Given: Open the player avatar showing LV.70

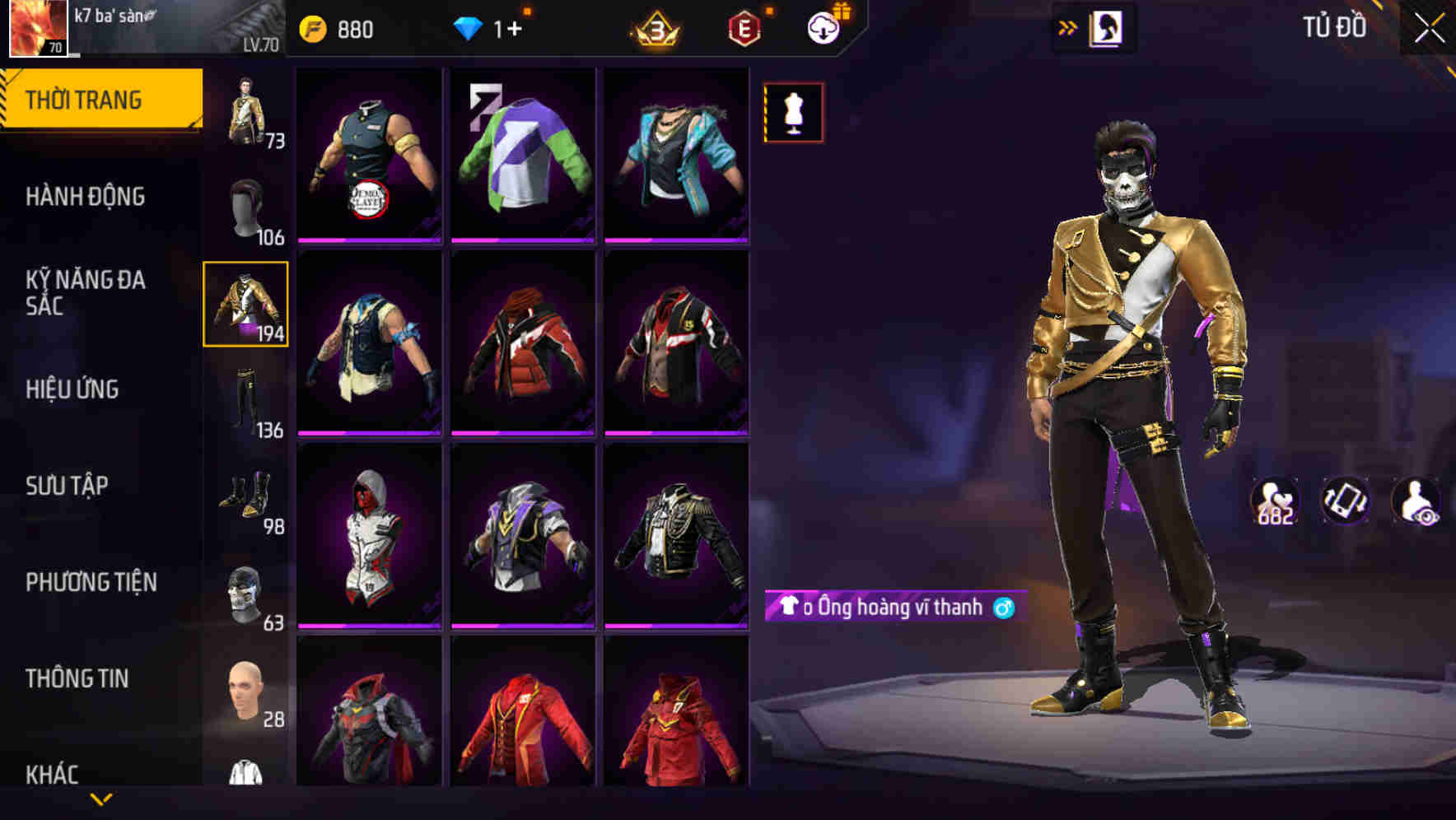Looking at the screenshot, I should tap(37, 29).
